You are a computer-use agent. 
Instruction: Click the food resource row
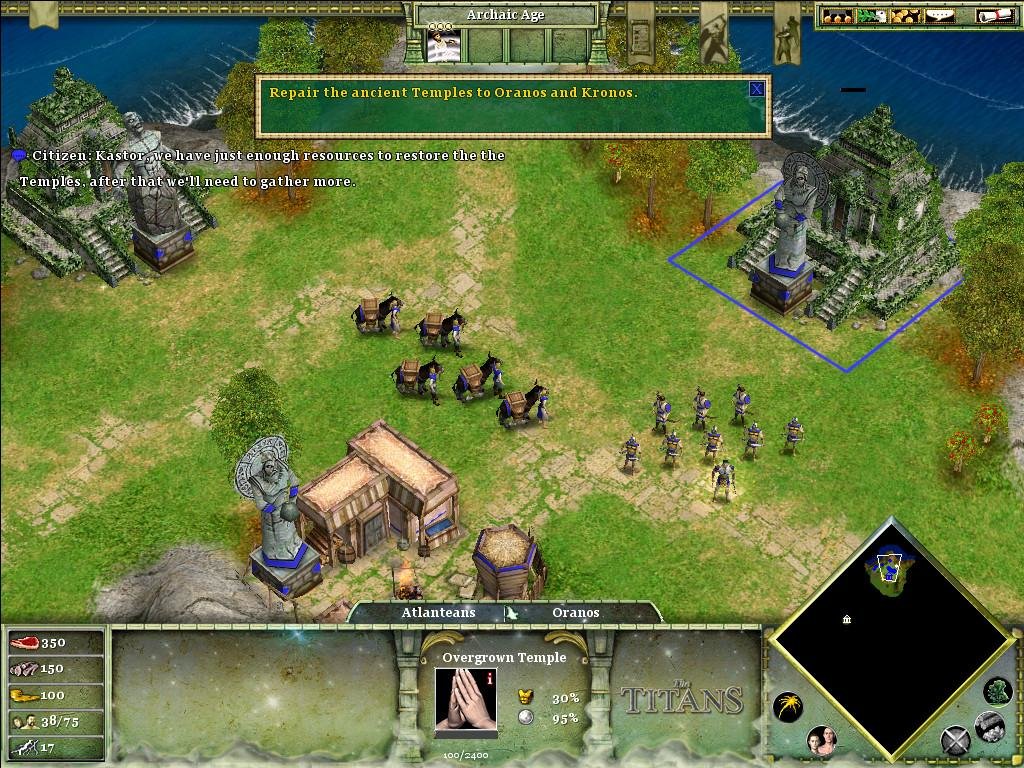(x=56, y=642)
